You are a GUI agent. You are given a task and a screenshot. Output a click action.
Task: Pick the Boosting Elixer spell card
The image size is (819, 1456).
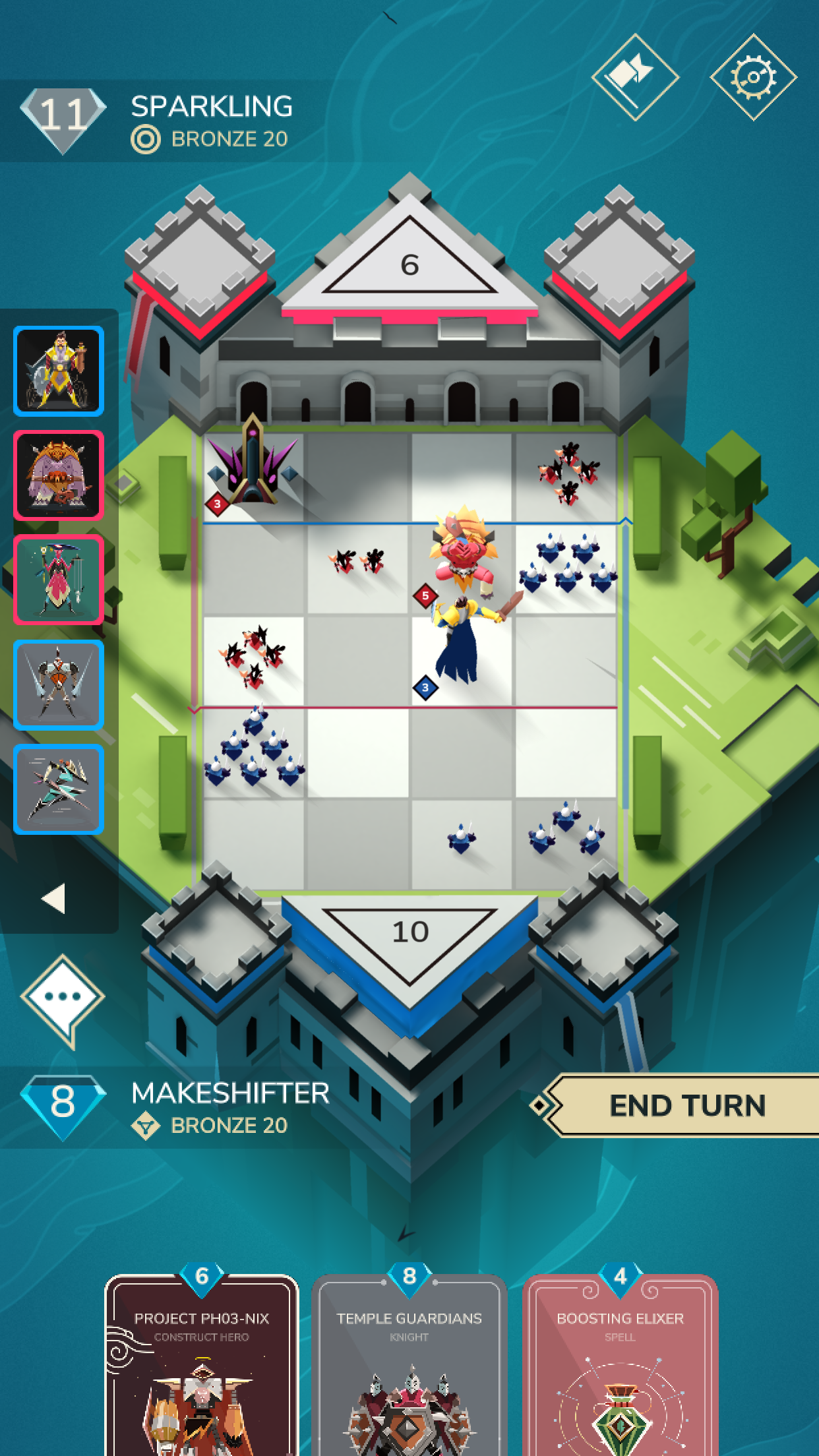tap(620, 1372)
